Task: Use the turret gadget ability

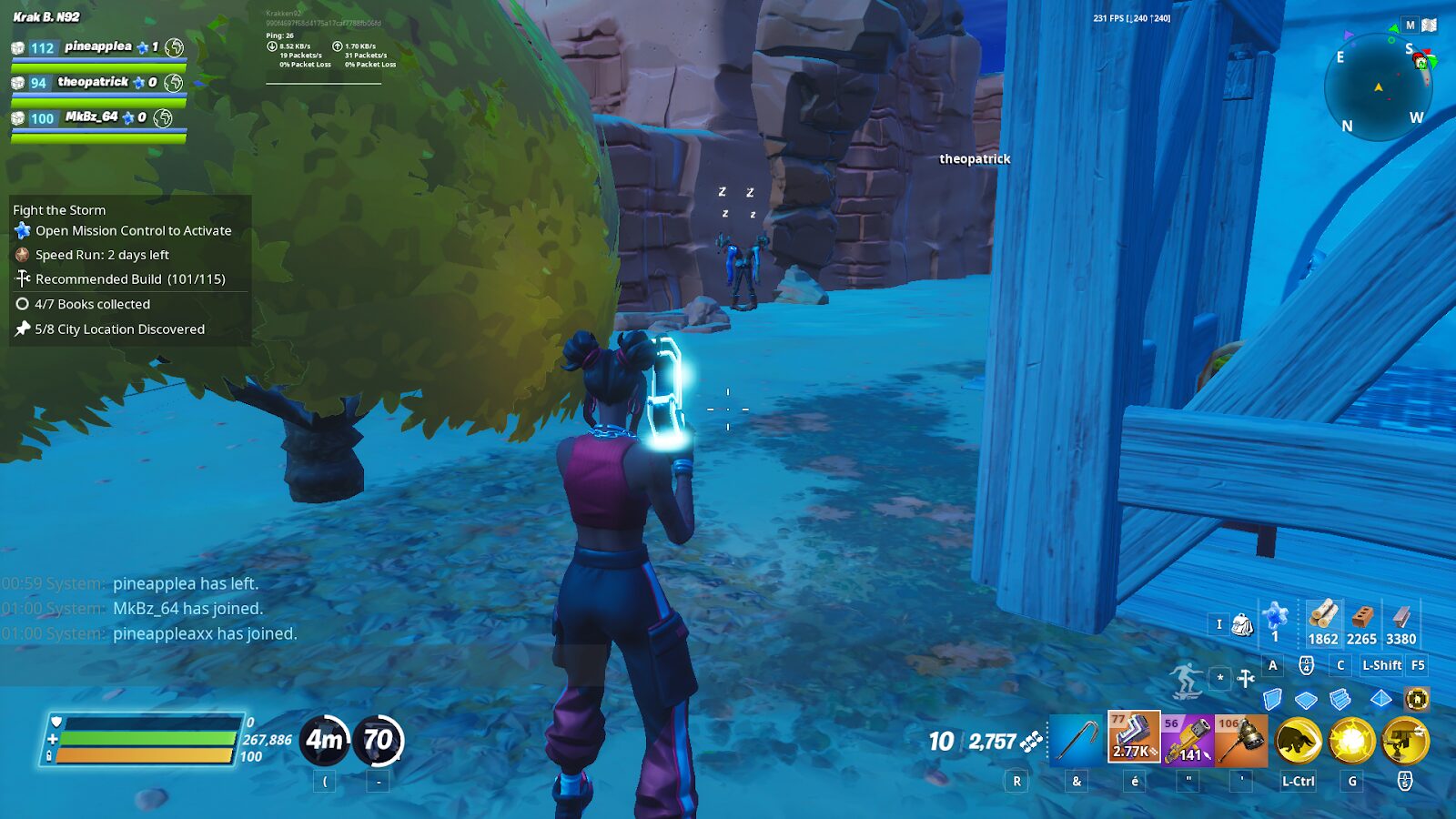Action: click(x=1405, y=741)
